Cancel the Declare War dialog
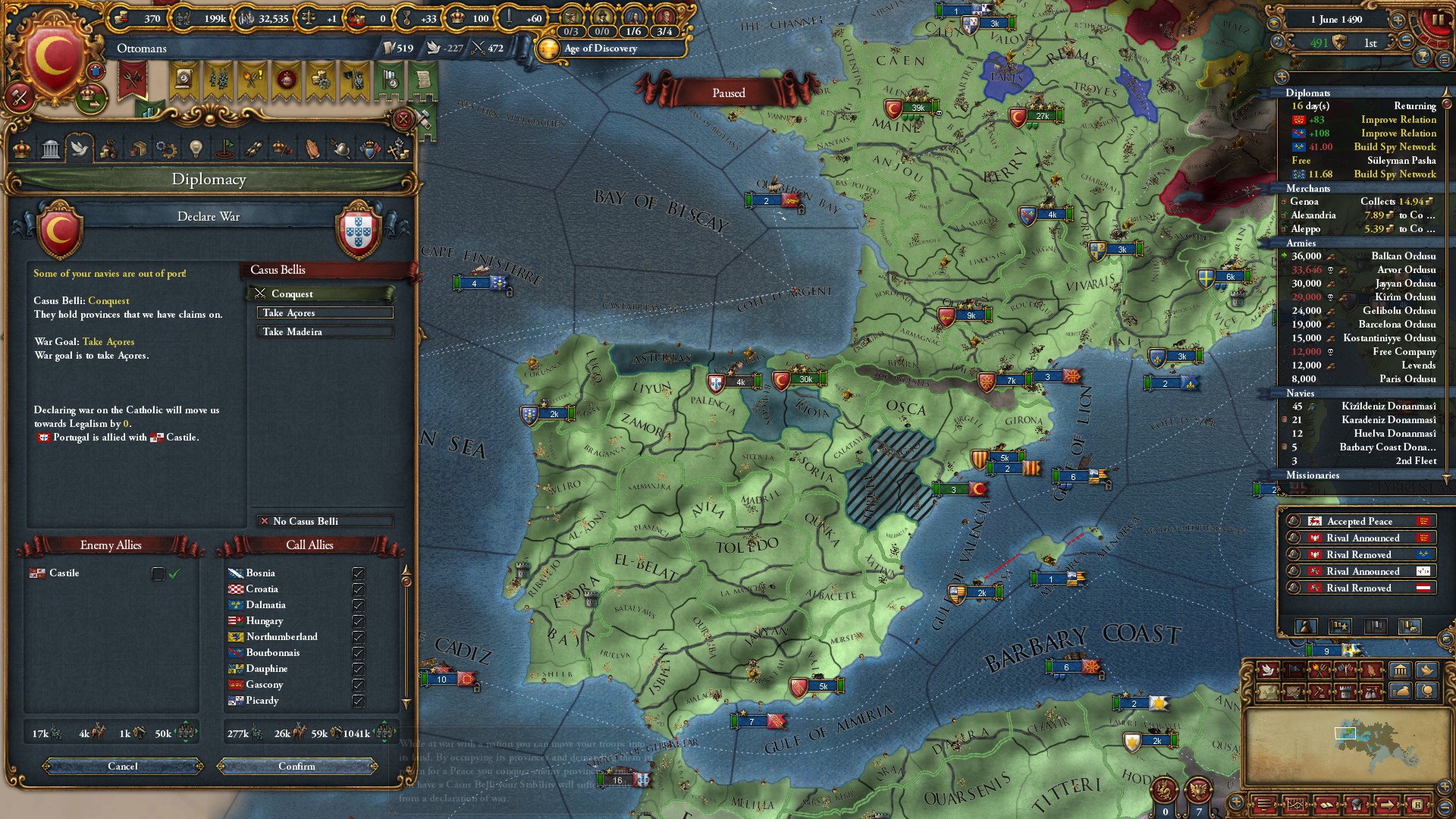 tap(123, 766)
